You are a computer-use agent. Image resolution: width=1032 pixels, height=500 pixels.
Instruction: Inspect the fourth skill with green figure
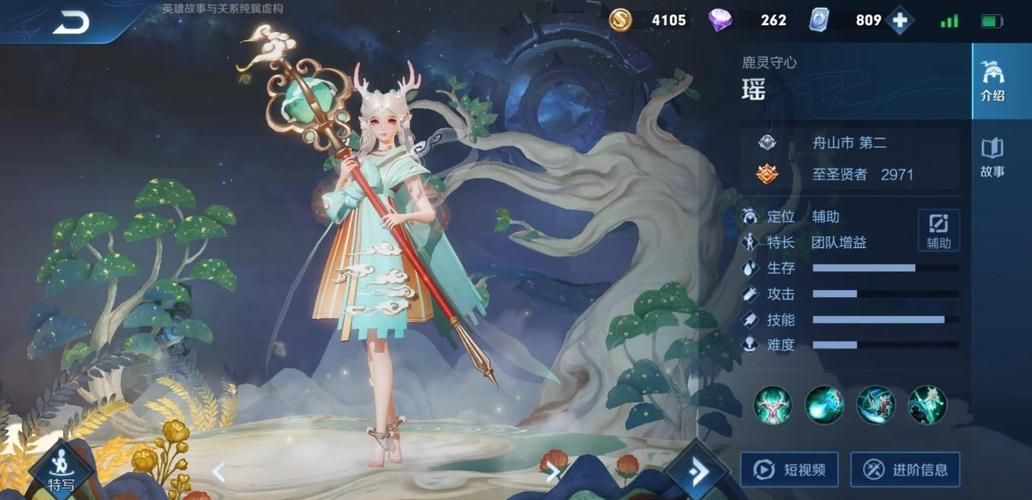click(x=927, y=405)
